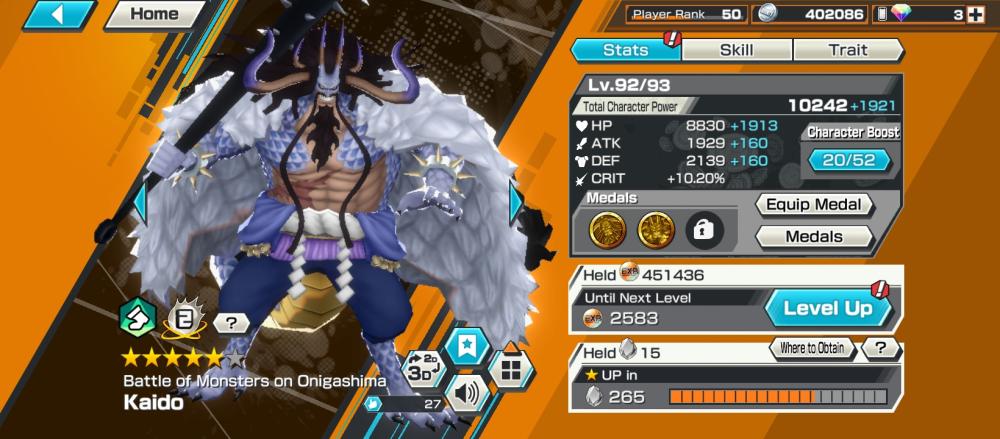The height and width of the screenshot is (439, 1000).
Task: Level Up the character
Action: pos(826,309)
